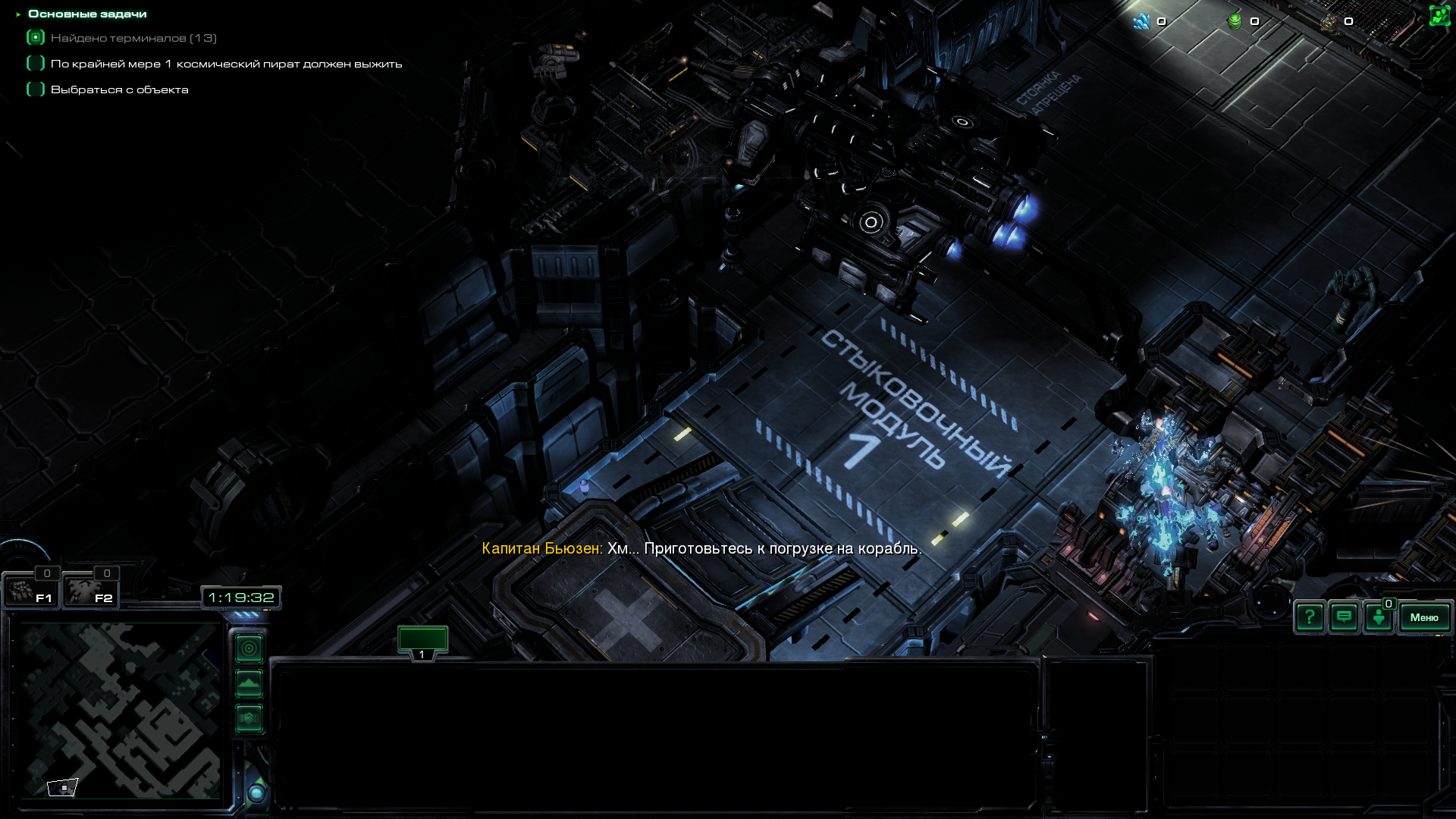Viewport: 1456px width, 819px height.
Task: Open the chat speech bubble button
Action: pos(1344,617)
